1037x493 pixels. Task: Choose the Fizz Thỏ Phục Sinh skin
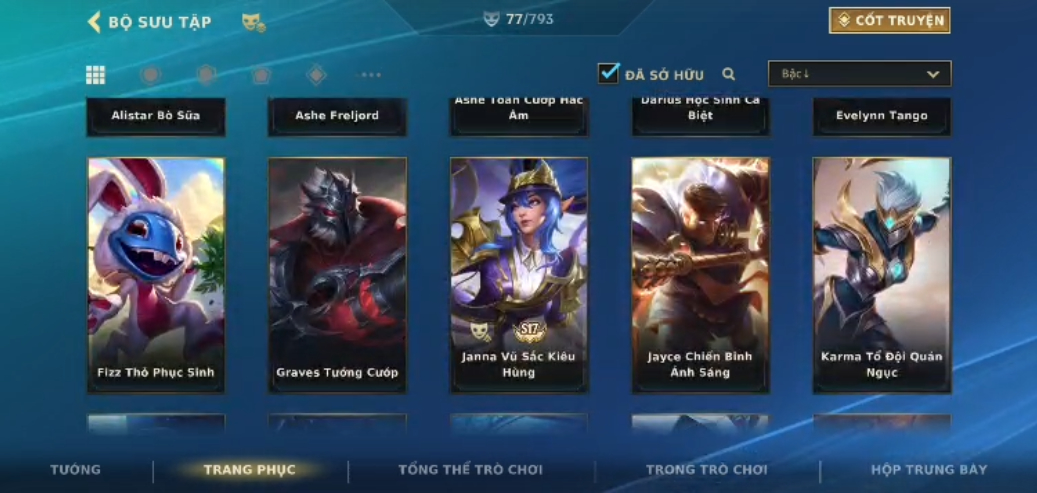coord(156,274)
